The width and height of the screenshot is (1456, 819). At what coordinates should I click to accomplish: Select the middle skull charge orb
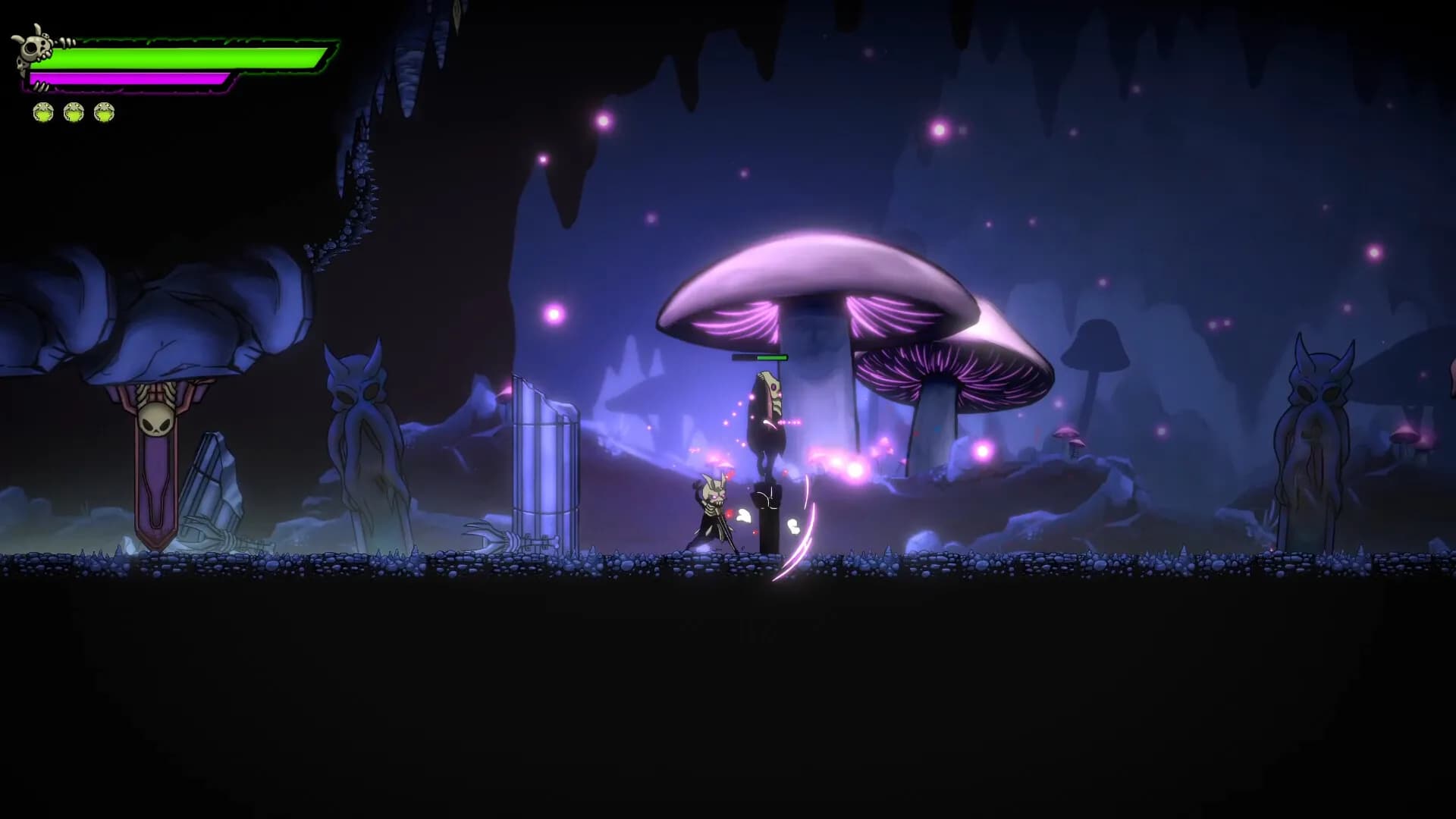73,112
